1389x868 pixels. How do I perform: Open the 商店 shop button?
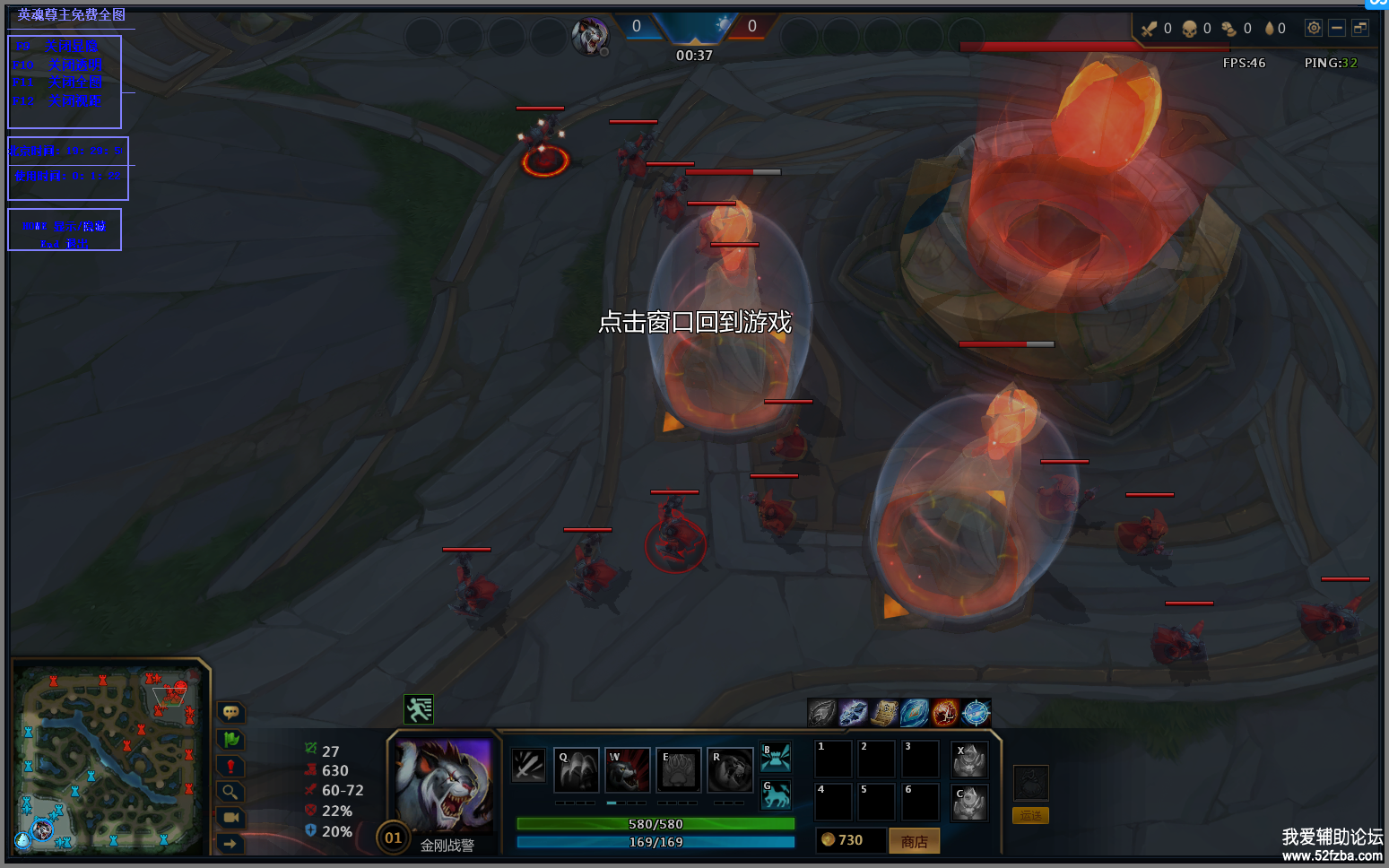(914, 841)
